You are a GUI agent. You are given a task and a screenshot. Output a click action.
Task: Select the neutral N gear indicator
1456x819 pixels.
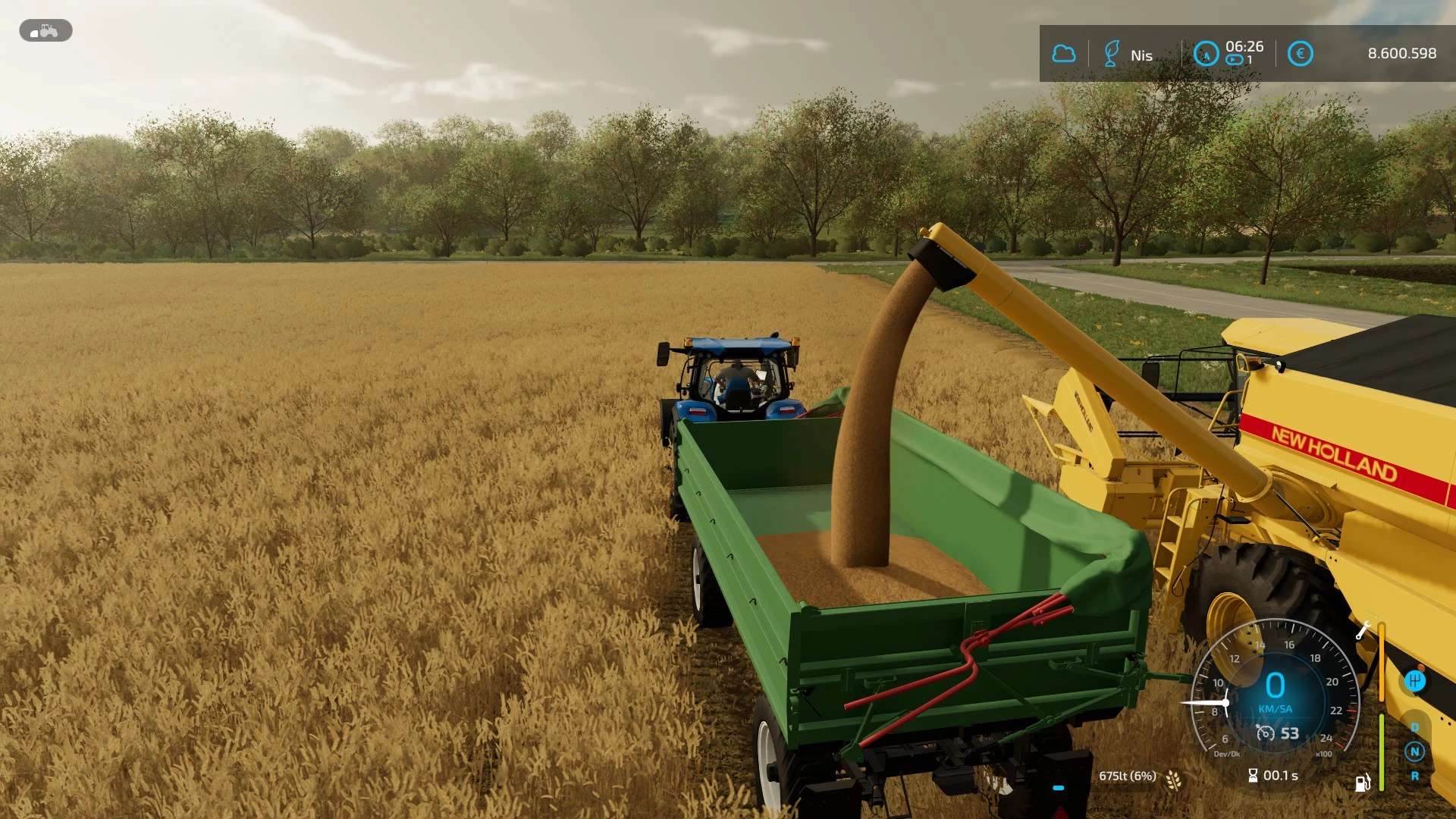click(1414, 752)
